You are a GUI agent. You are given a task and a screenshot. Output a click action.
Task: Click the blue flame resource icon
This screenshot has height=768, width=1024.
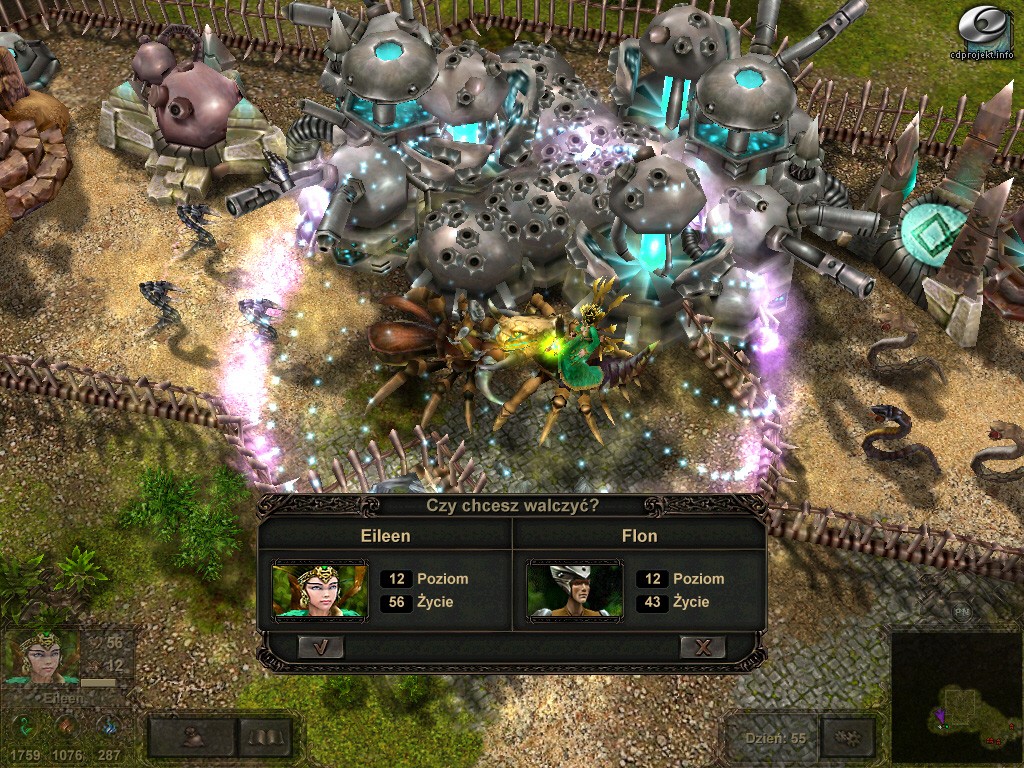coord(109,727)
